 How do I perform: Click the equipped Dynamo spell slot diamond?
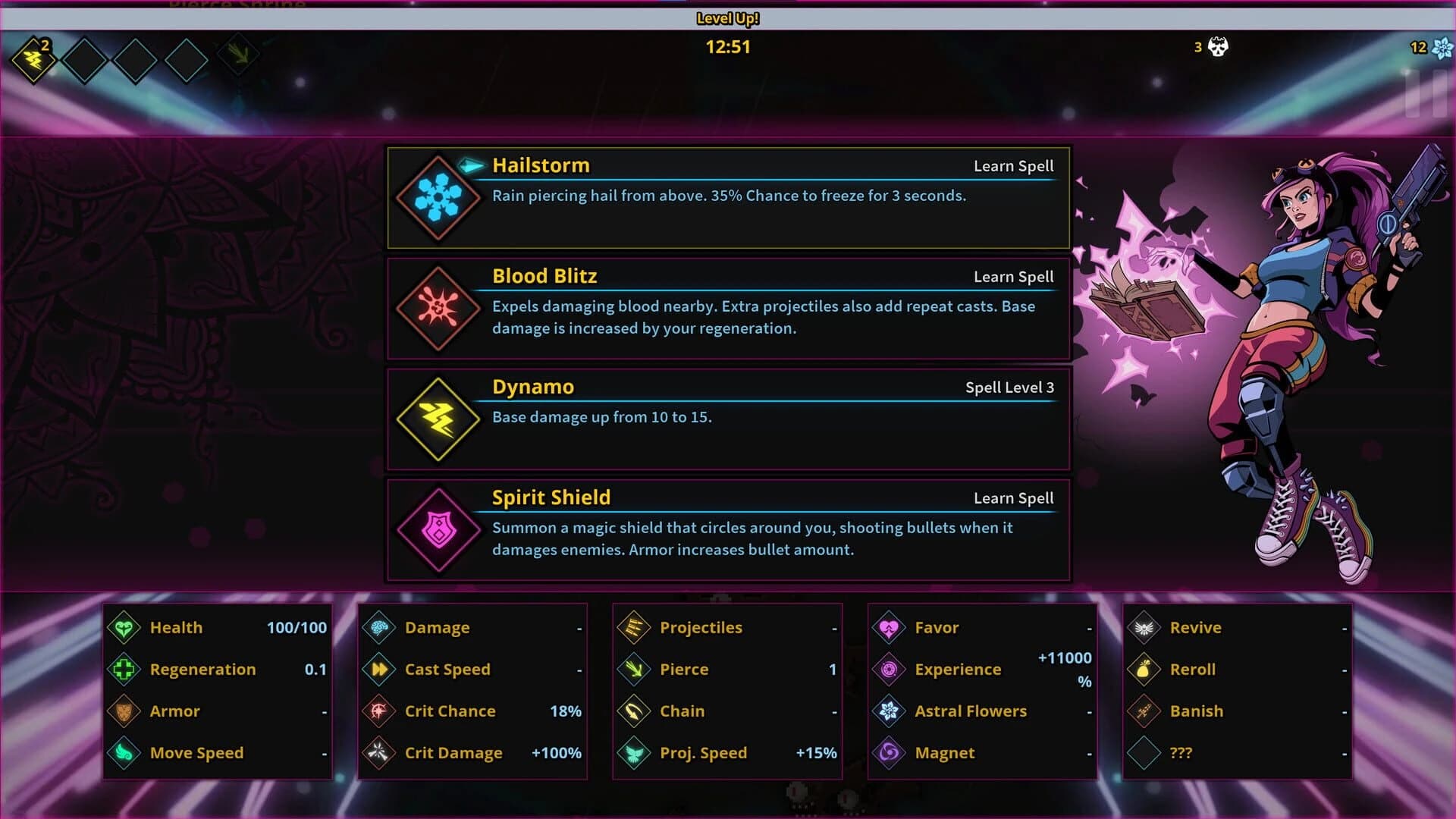coord(33,61)
